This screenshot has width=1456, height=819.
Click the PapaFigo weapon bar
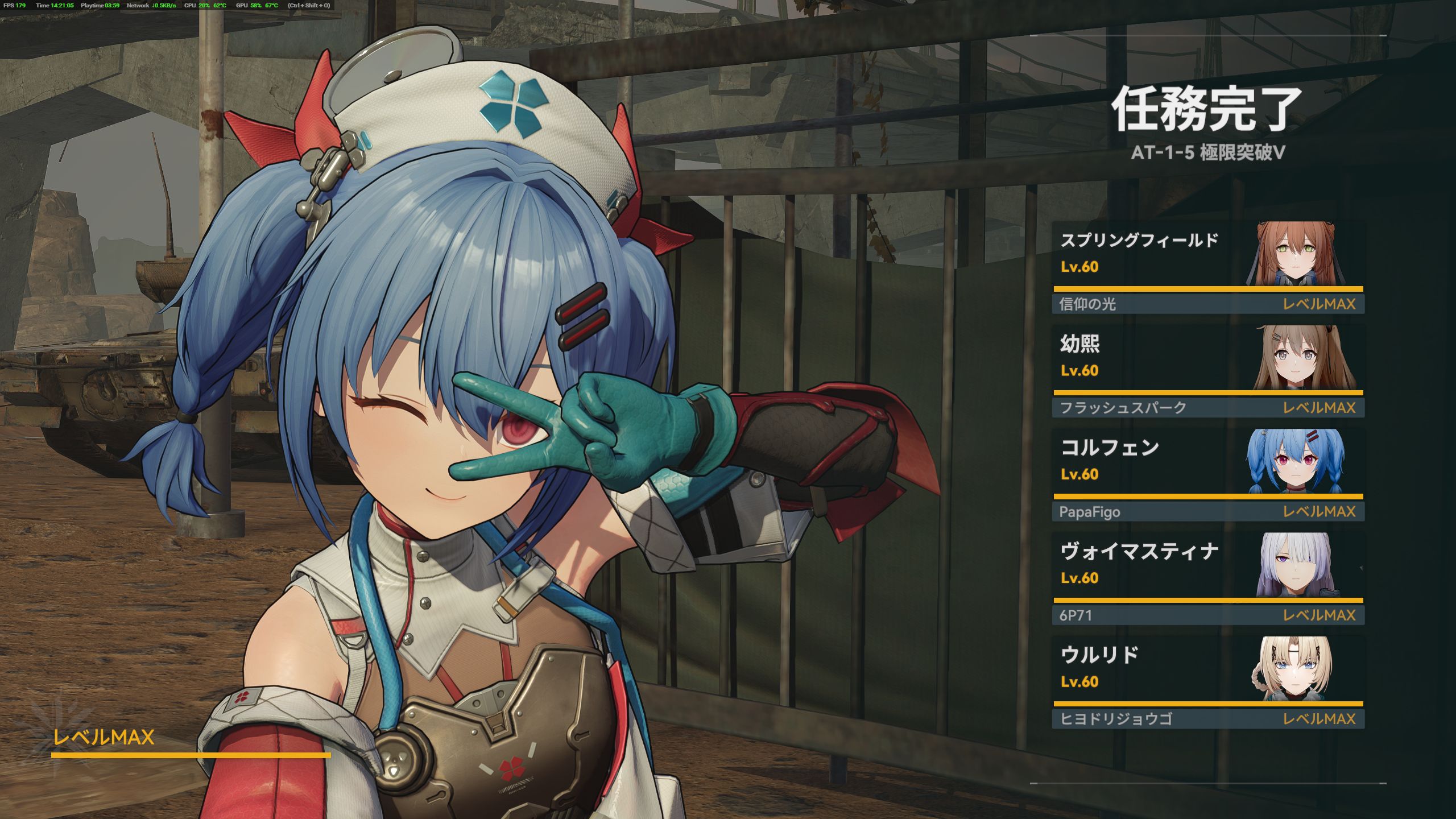1208,512
